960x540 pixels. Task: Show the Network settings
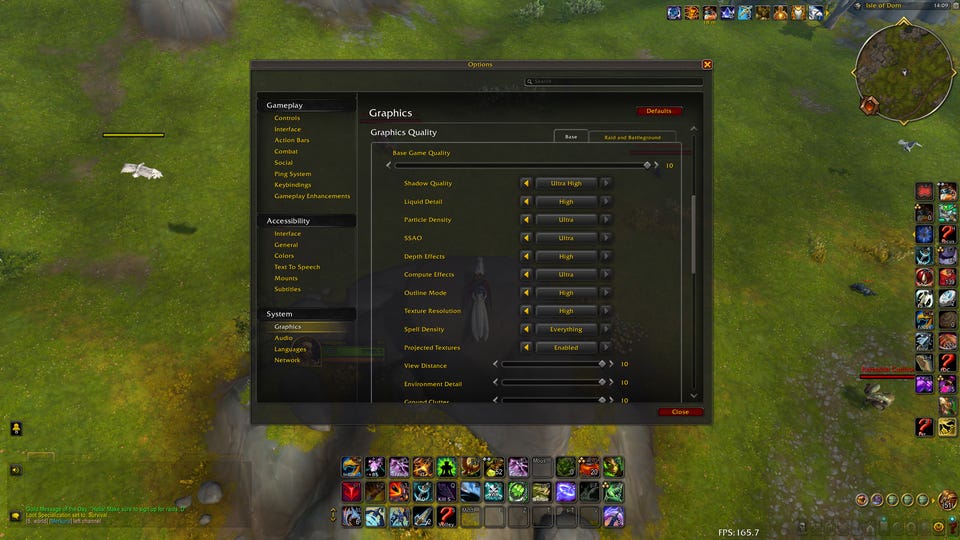point(287,360)
